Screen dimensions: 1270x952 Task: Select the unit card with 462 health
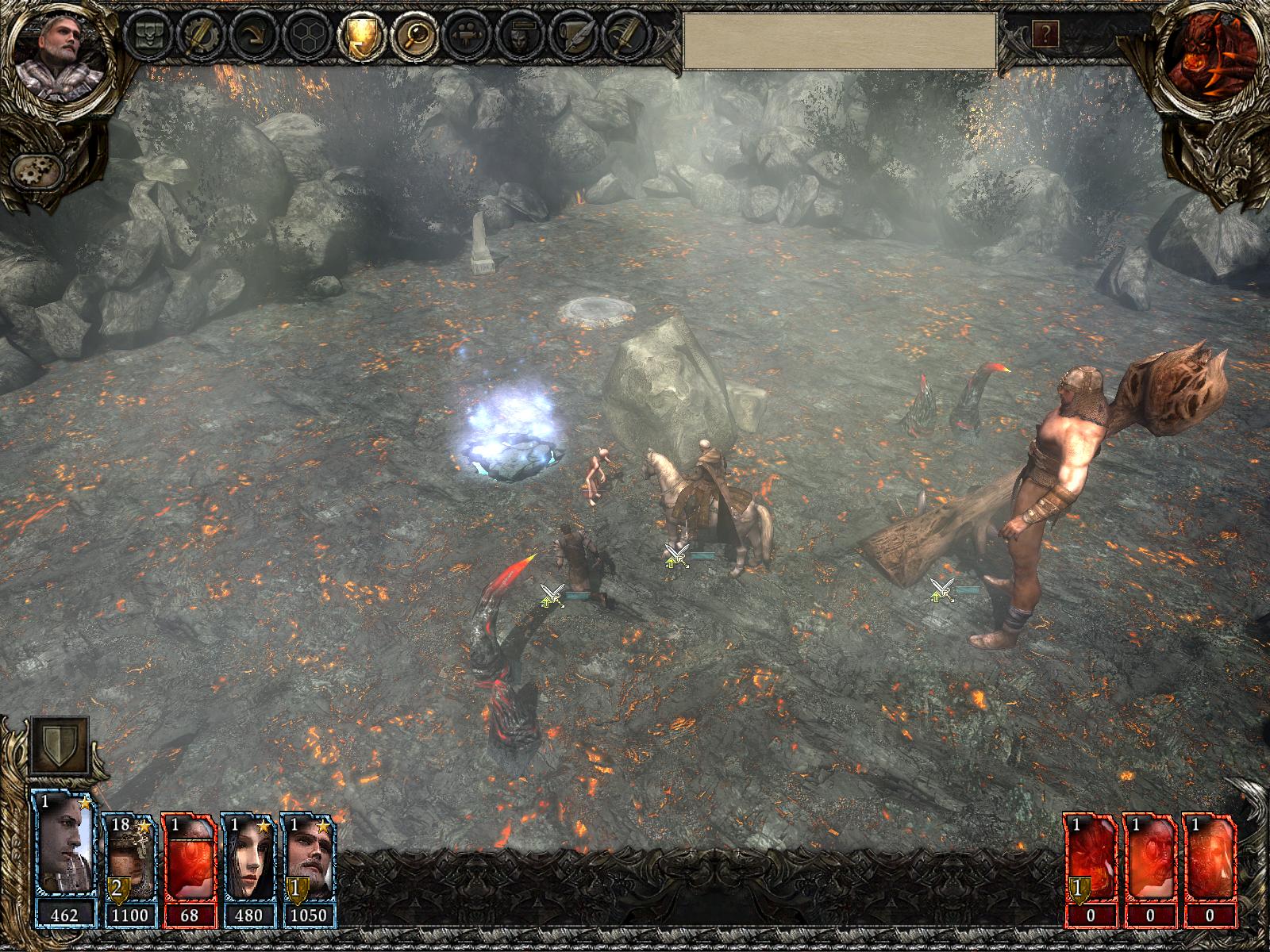[x=64, y=869]
